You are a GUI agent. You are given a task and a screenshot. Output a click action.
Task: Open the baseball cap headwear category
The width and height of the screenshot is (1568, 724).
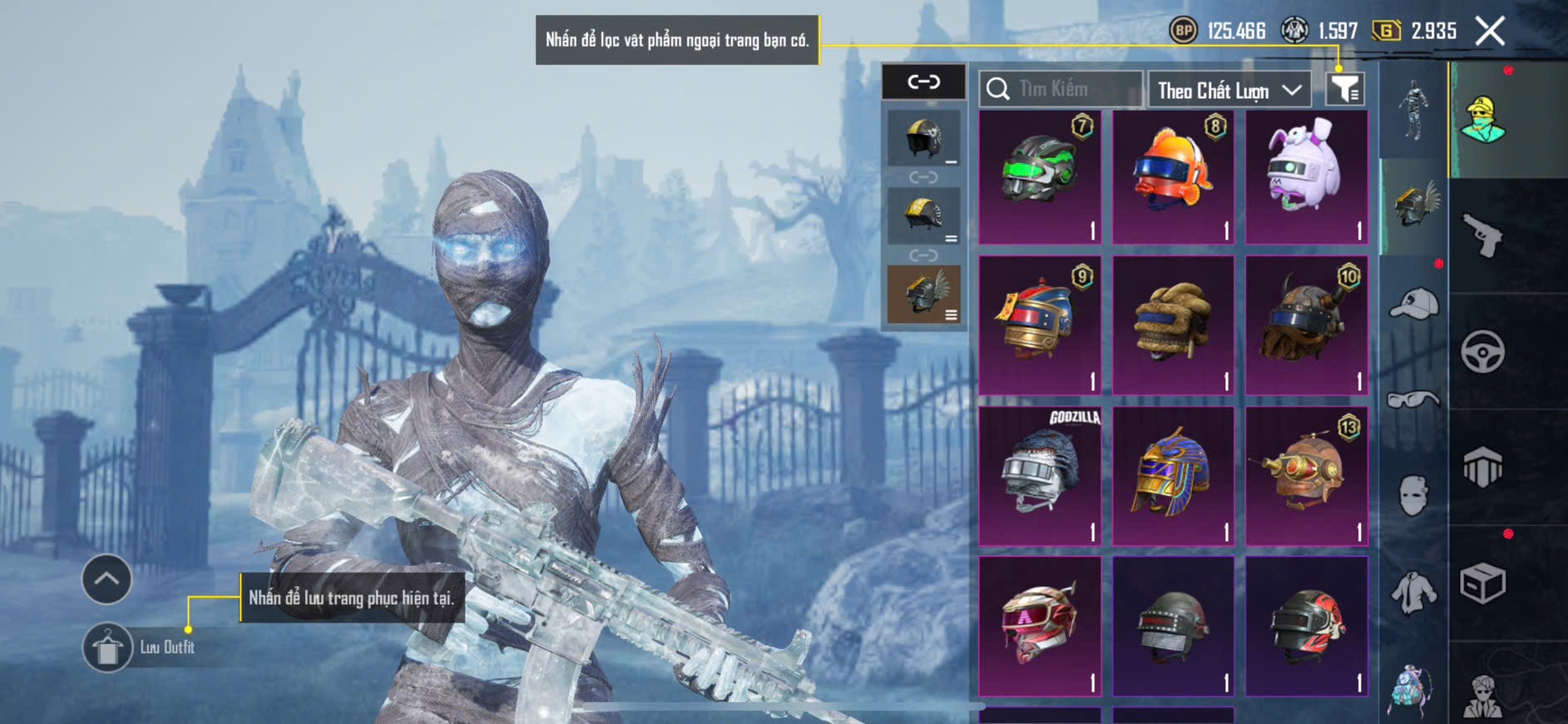pyautogui.click(x=1413, y=304)
